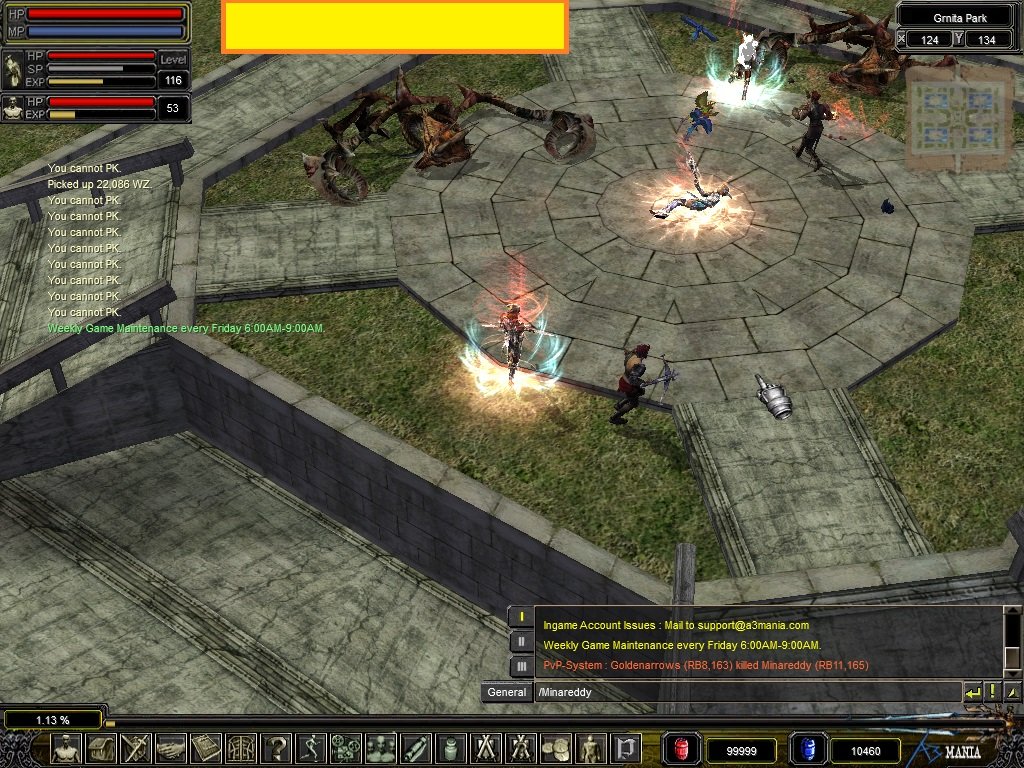This screenshot has width=1024, height=768.
Task: Click the red HP potion slot
Action: [x=682, y=748]
